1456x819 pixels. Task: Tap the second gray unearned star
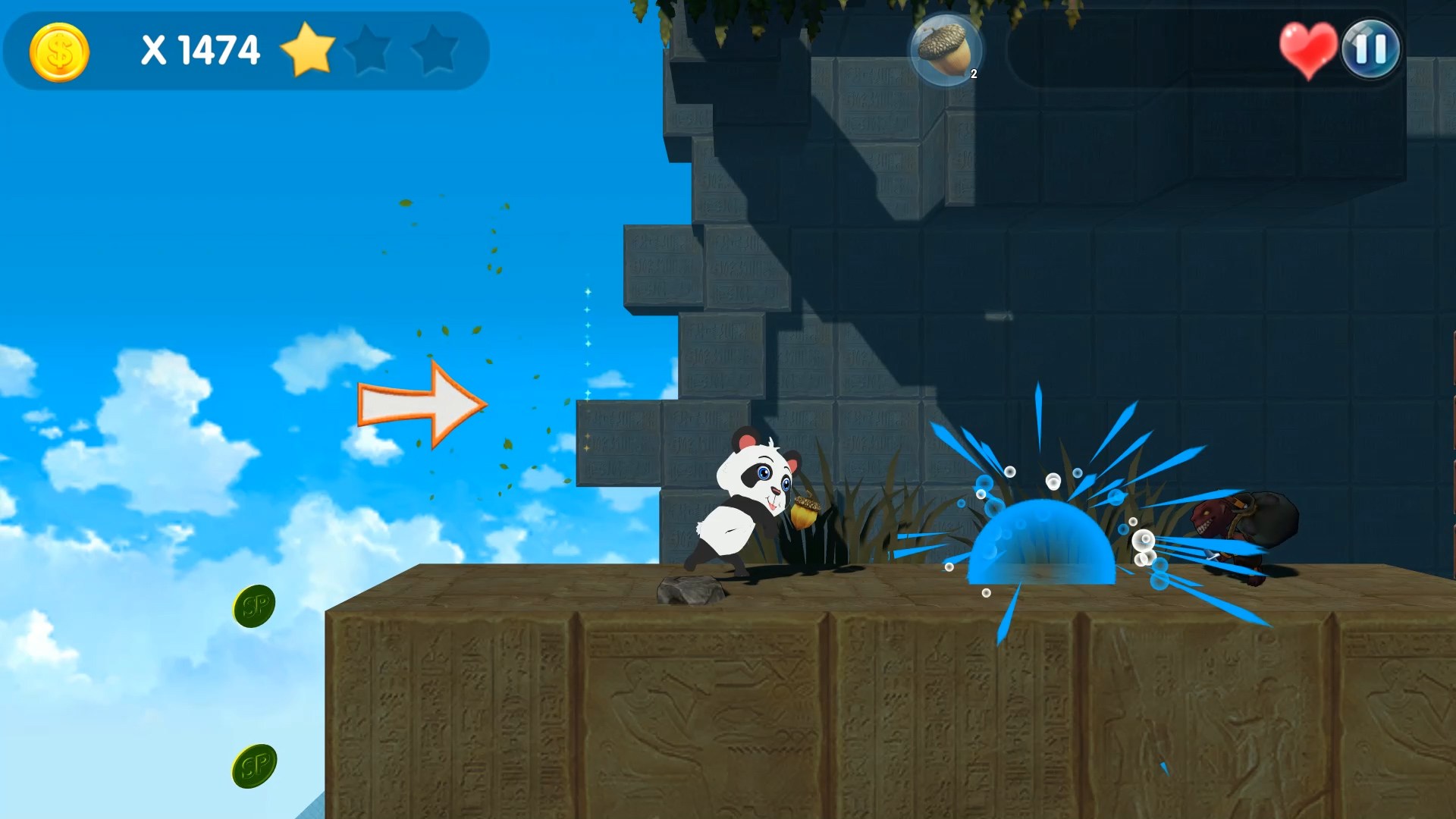pyautogui.click(x=435, y=52)
